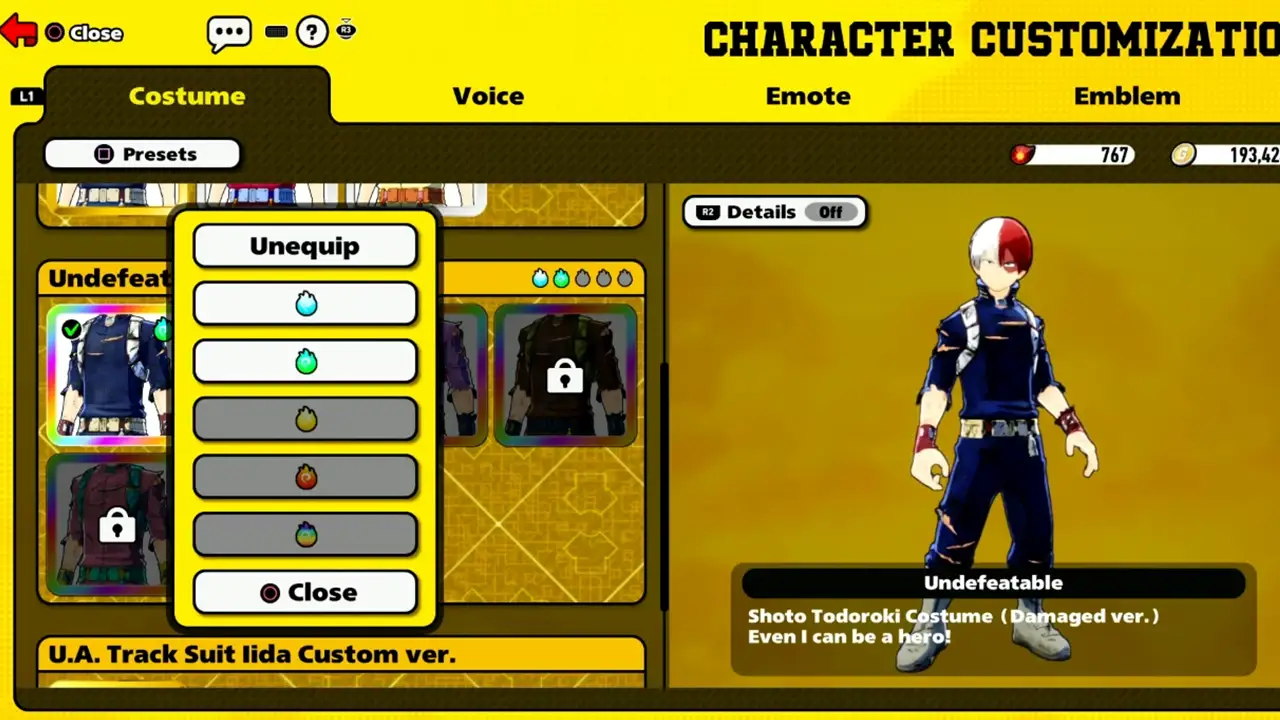Click the red back arrow
Image resolution: width=1280 pixels, height=720 pixels.
click(19, 31)
